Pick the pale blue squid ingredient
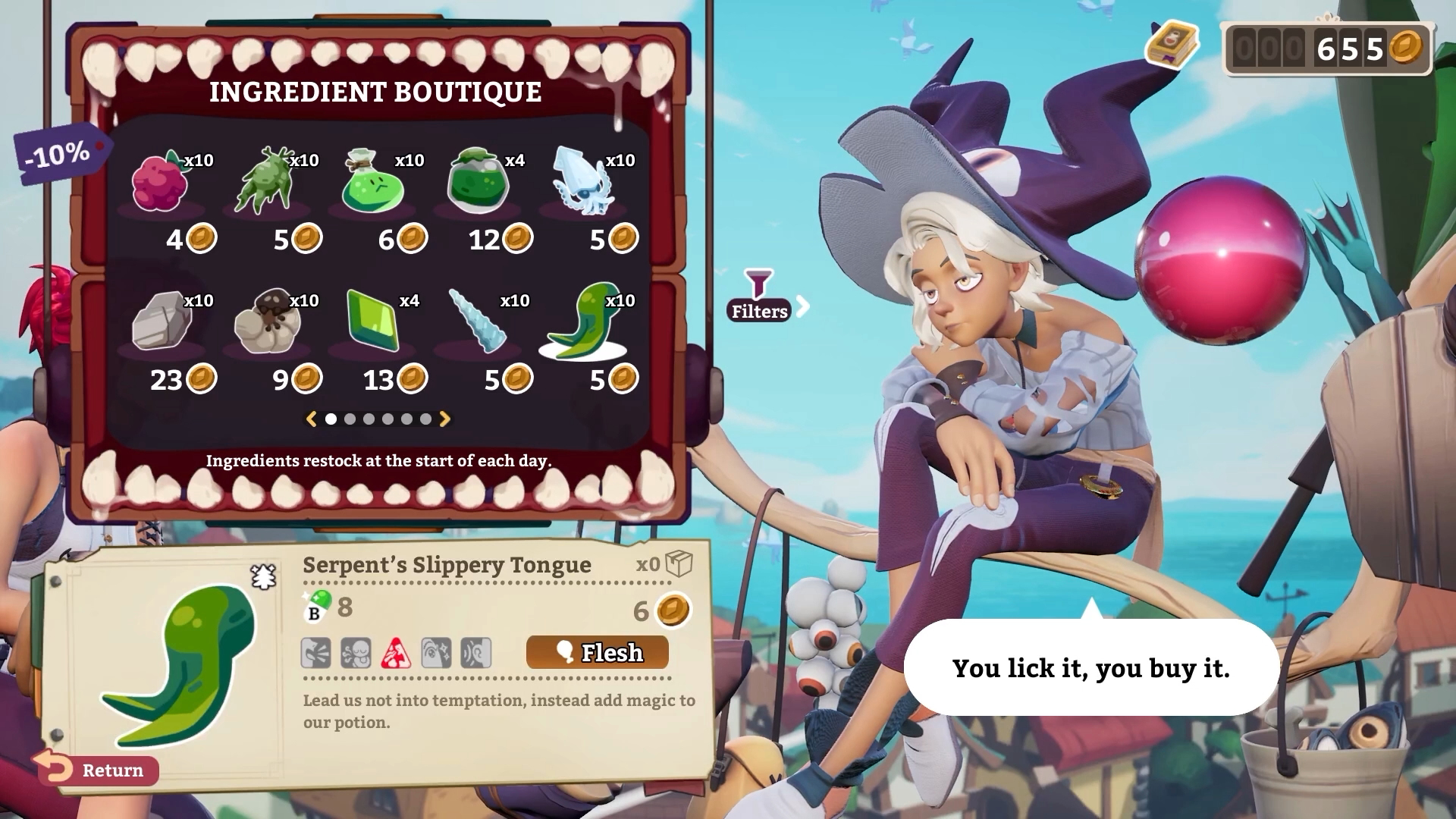Screen dimensions: 1456x819 pos(582,183)
